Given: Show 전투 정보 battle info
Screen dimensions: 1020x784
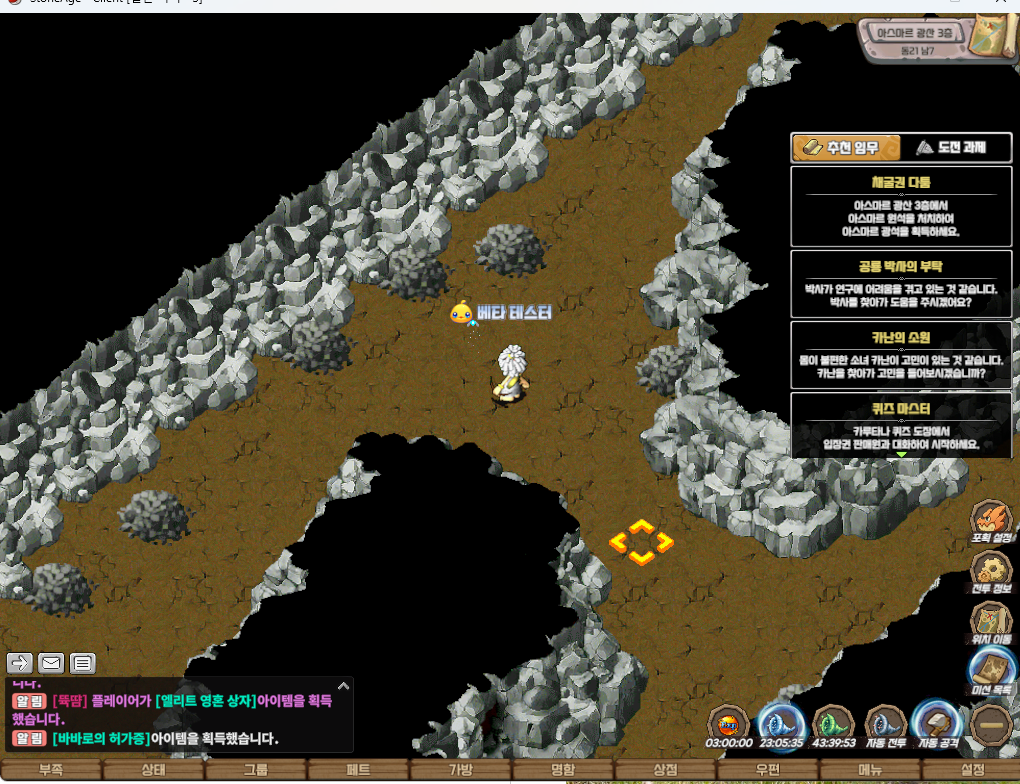Looking at the screenshot, I should 992,575.
